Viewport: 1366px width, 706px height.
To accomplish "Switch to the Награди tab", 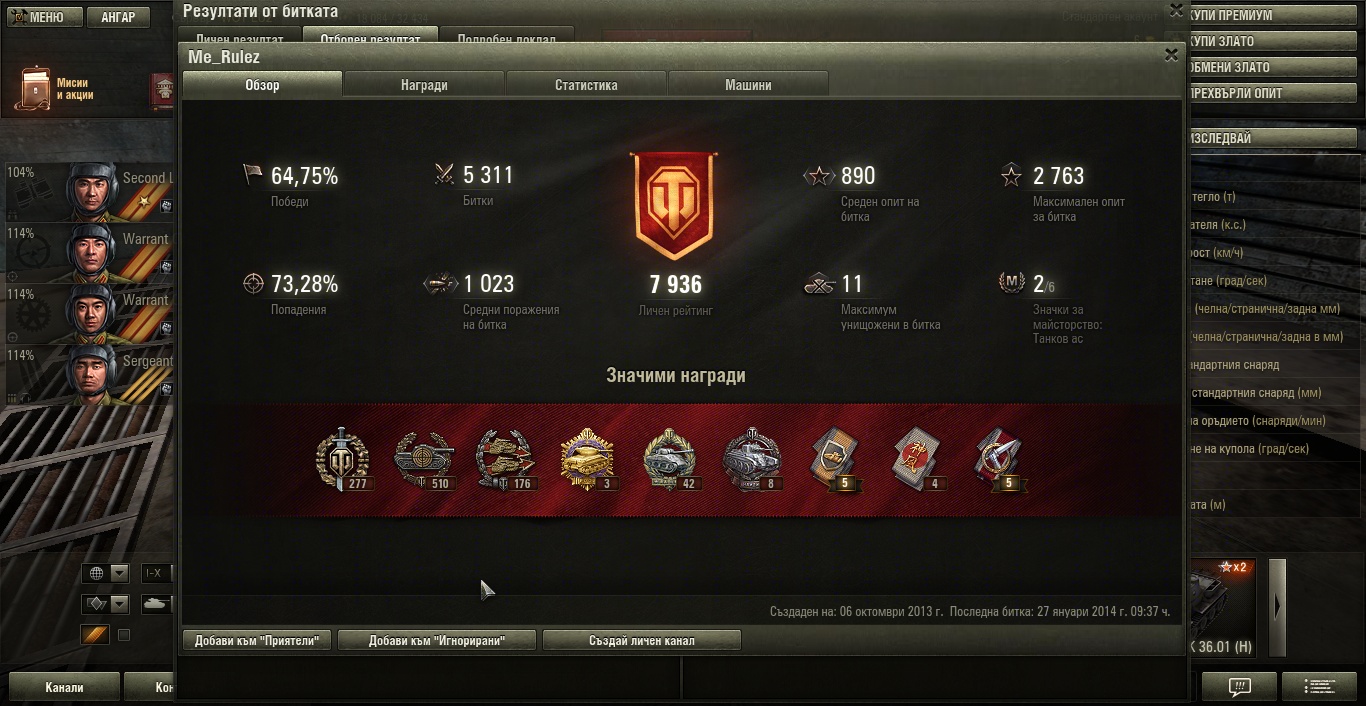I will click(x=424, y=85).
